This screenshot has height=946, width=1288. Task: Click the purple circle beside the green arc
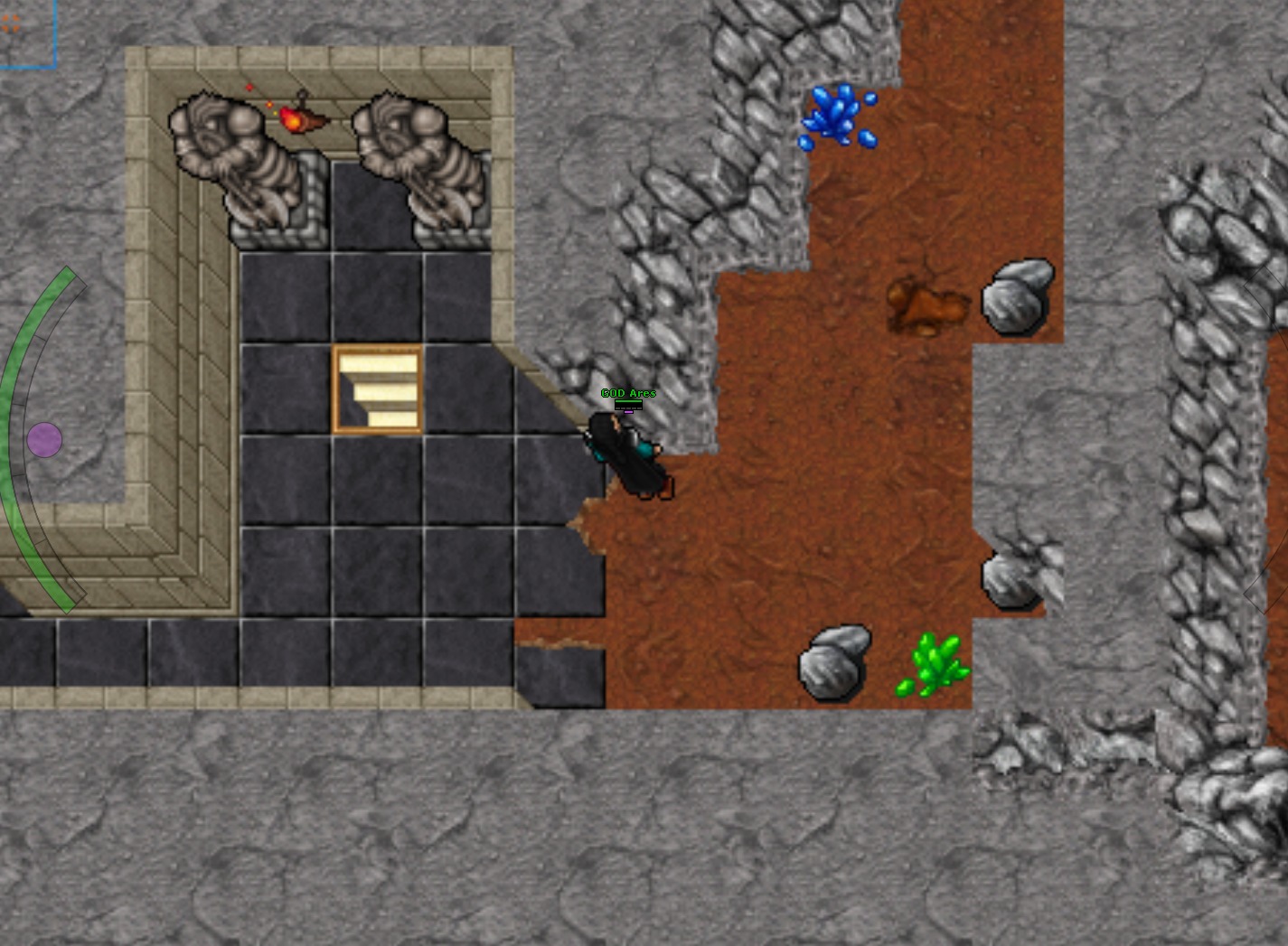coord(44,440)
